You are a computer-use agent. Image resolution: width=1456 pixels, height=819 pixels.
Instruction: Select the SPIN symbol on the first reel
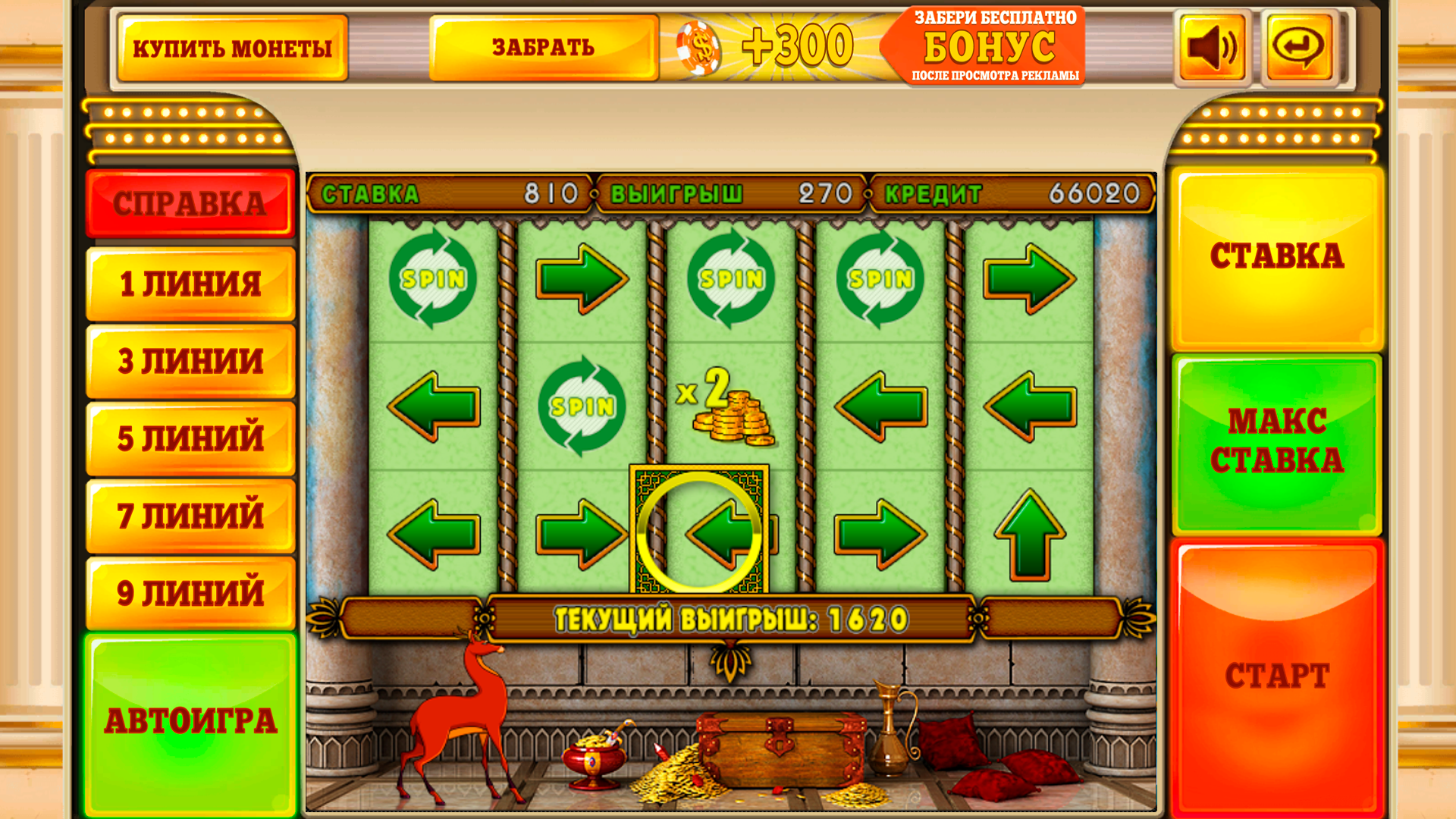(x=434, y=278)
